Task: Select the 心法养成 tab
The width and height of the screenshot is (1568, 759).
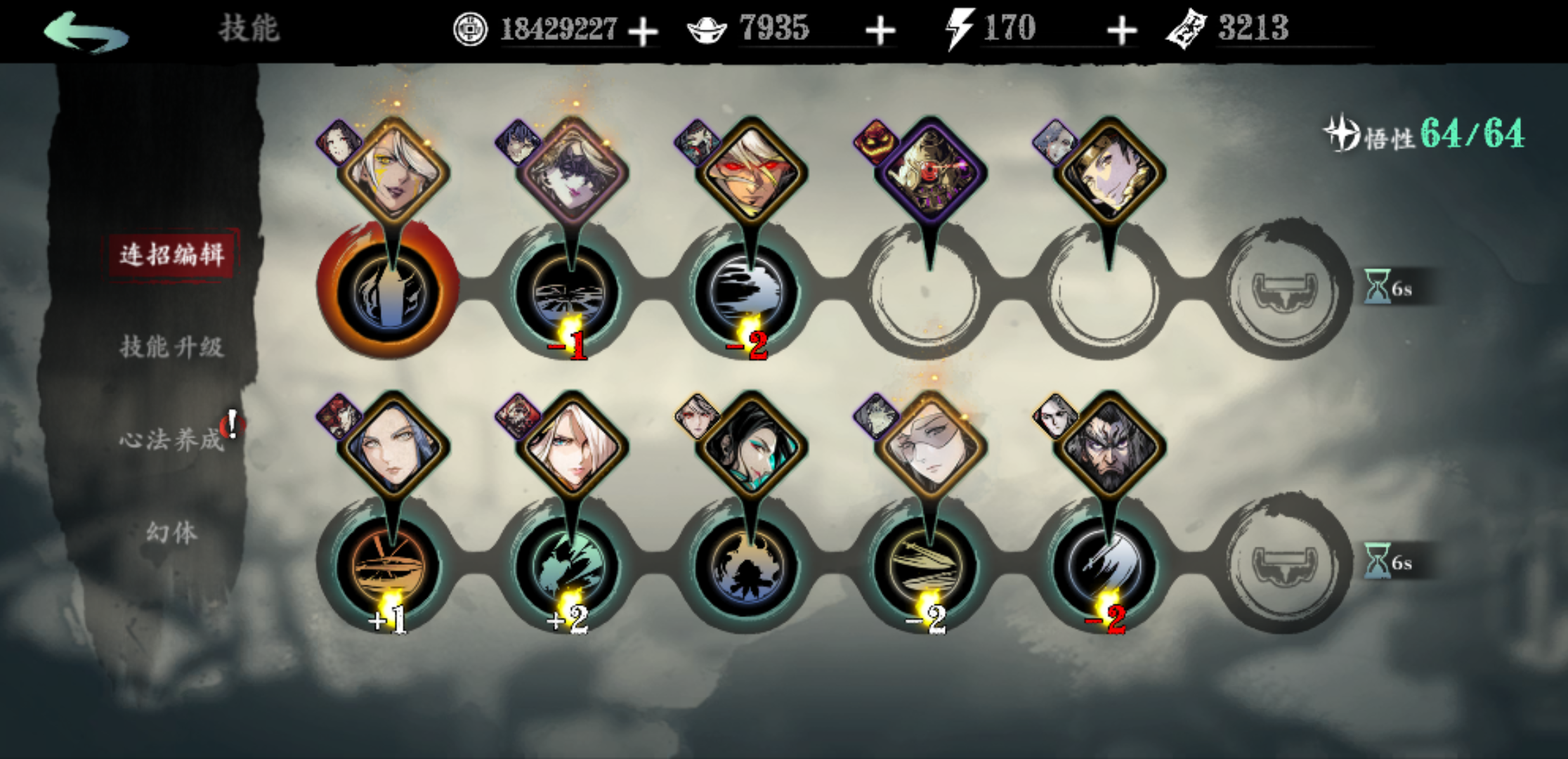Action: tap(171, 439)
